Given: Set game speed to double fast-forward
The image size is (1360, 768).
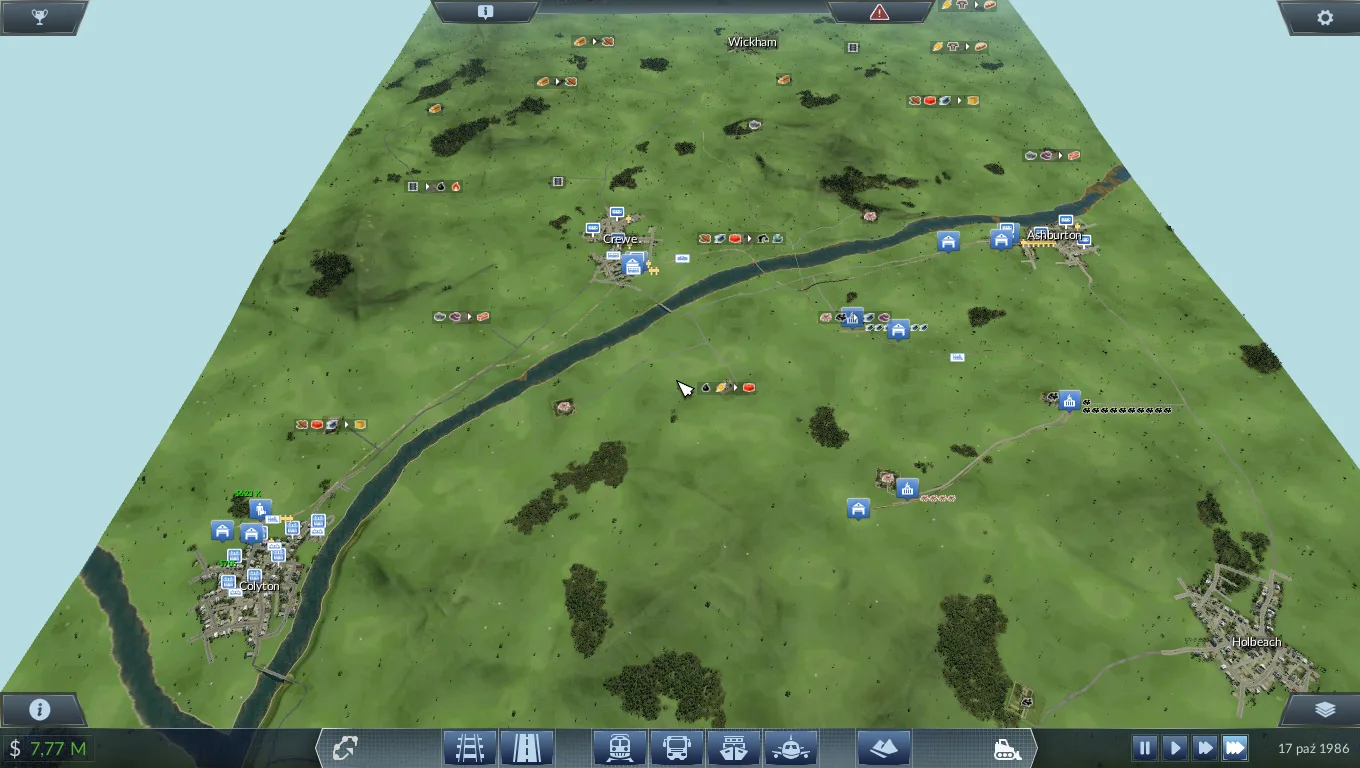Looking at the screenshot, I should tap(1205, 747).
